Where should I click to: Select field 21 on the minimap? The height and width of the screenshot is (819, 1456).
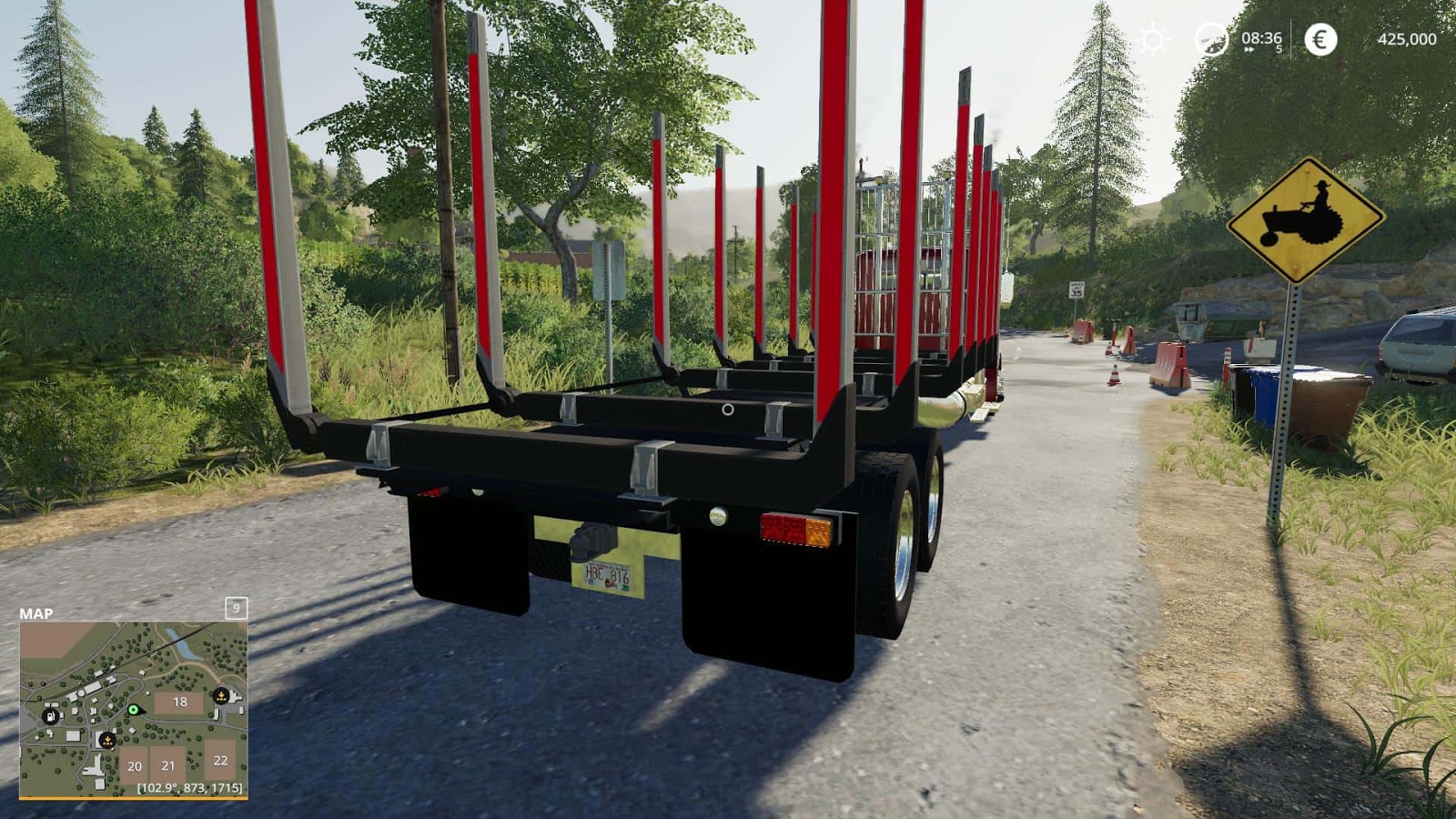[168, 765]
